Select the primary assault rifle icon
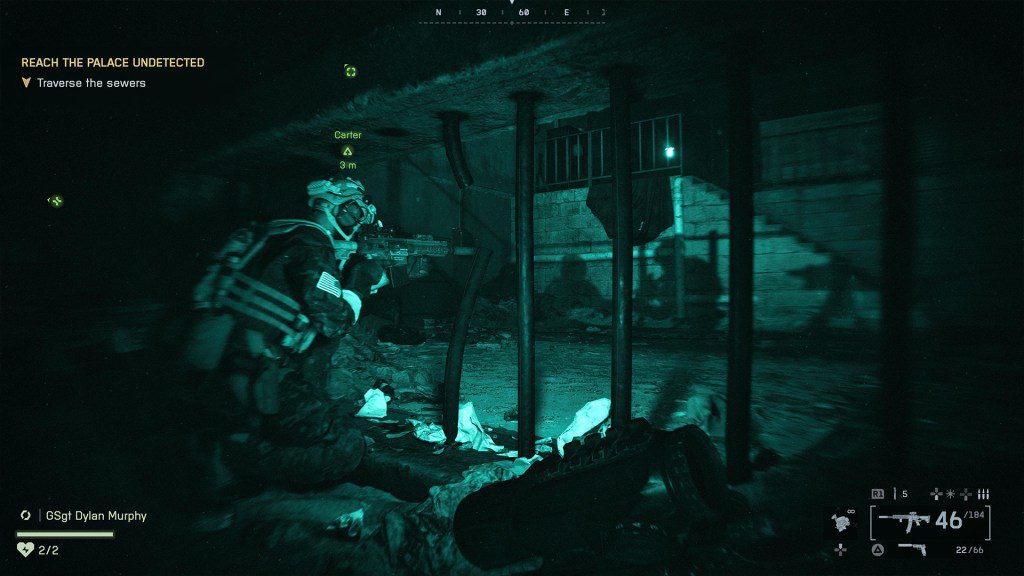Screen dimensions: 1024x576 (x=903, y=521)
